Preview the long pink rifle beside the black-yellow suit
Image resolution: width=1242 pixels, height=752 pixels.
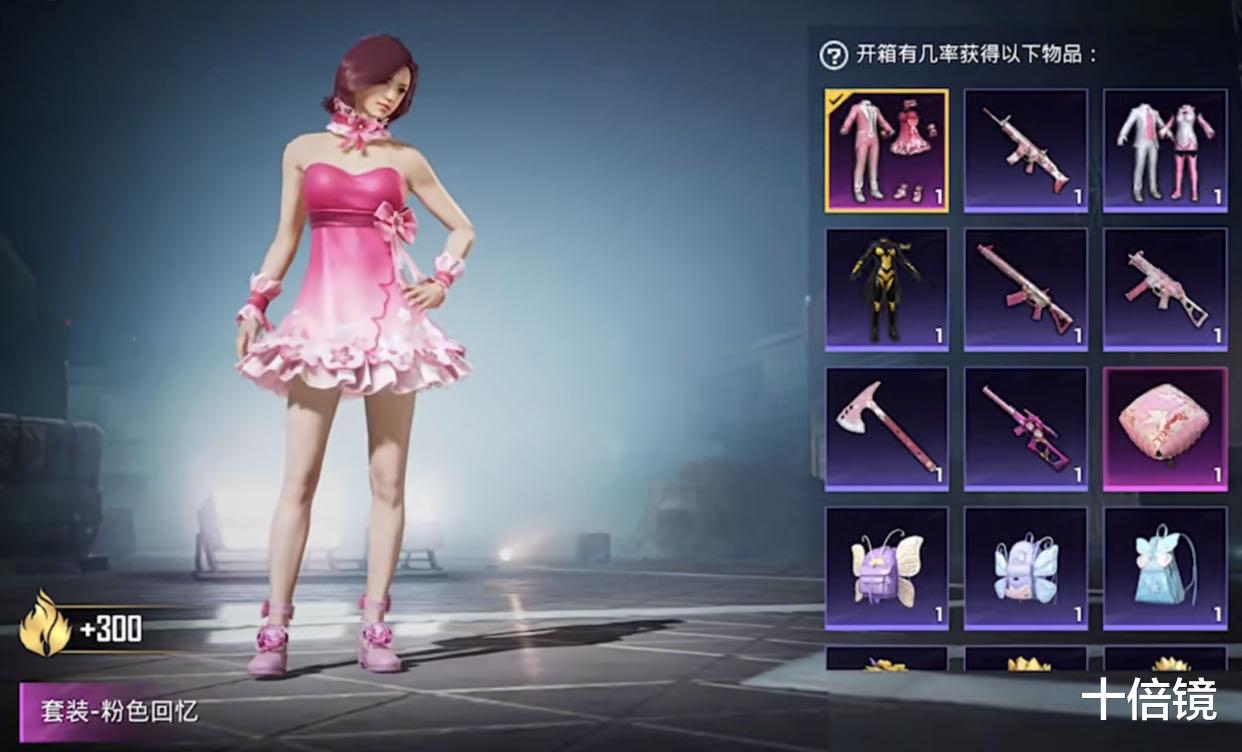pos(1025,289)
